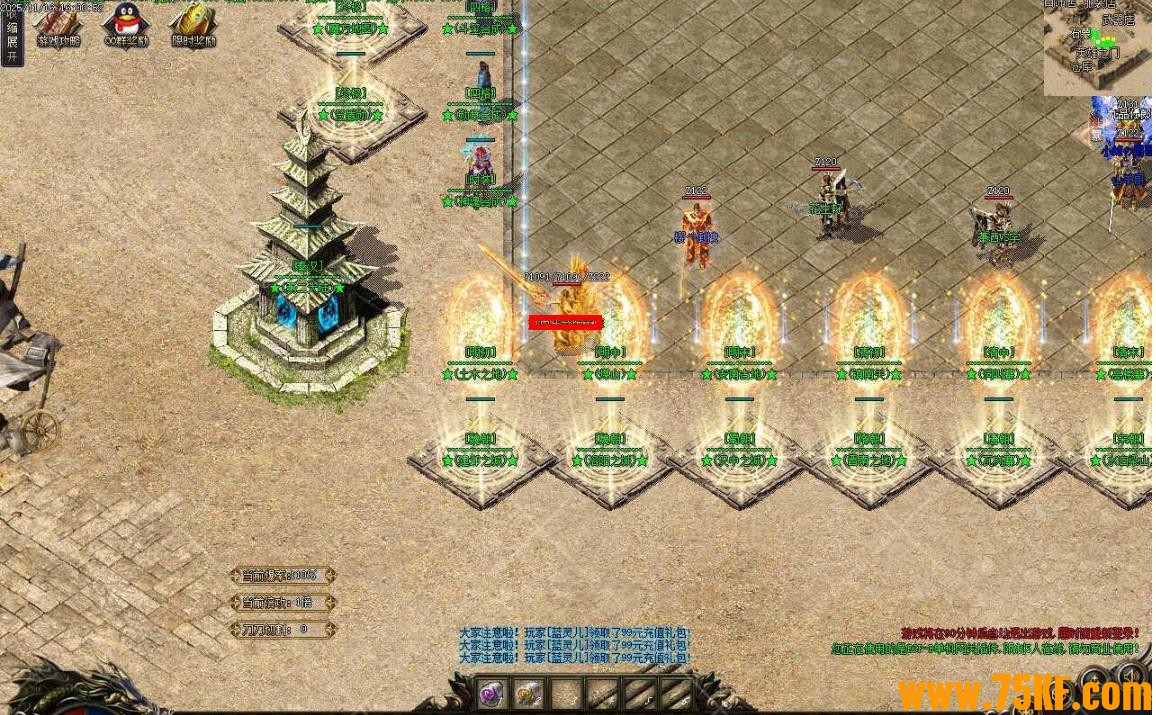This screenshot has height=715, width=1156.
Task: Click the blue system announcement chat text
Action: pyautogui.click(x=575, y=645)
